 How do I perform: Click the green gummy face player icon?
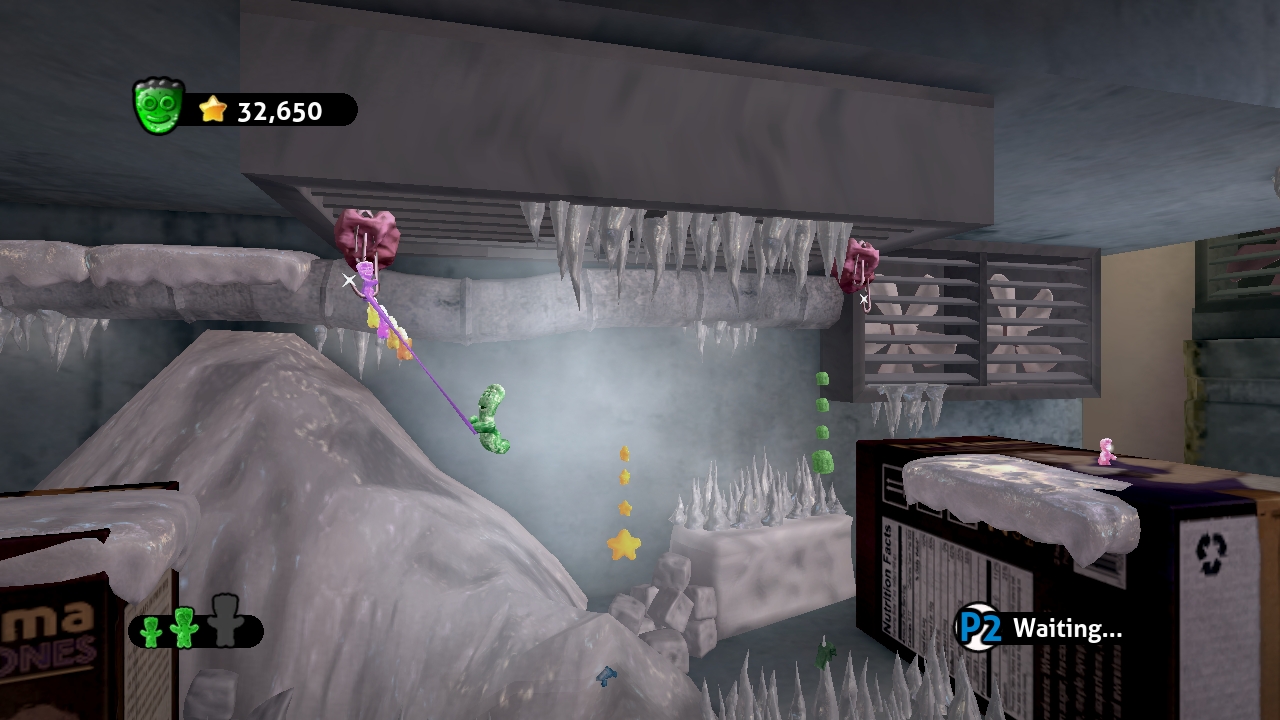click(158, 107)
